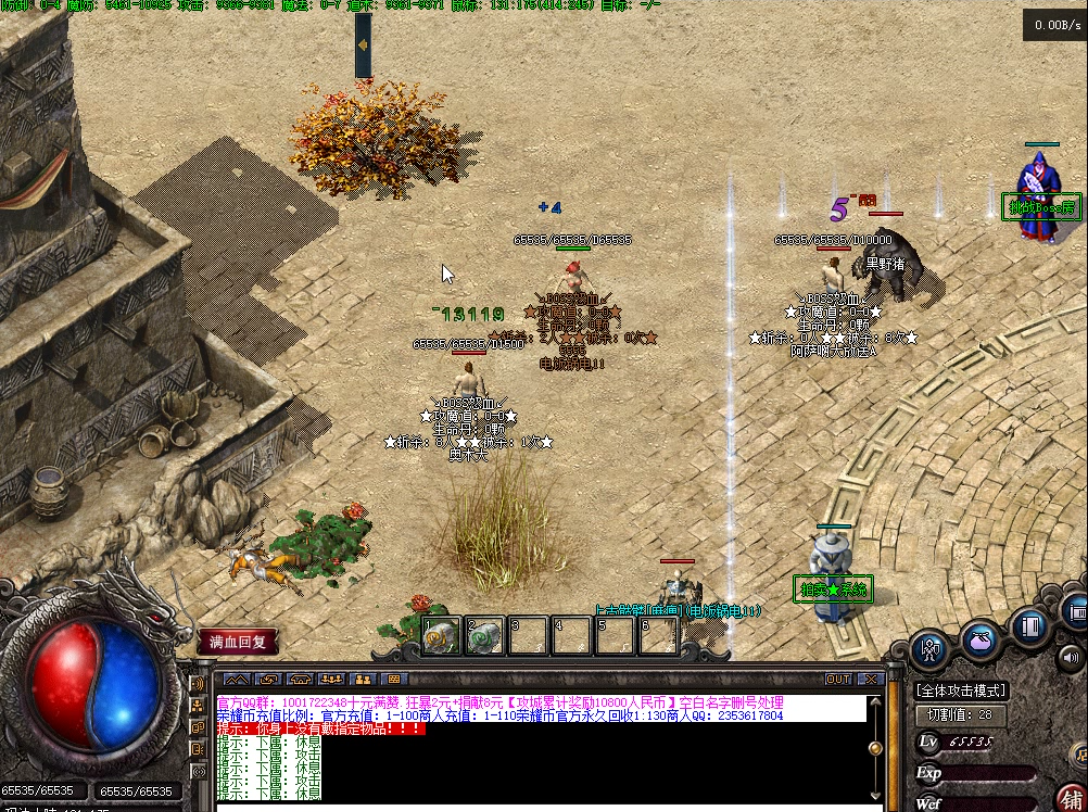Select the green spiral item in slot 2
1088x812 pixels.
(x=485, y=636)
